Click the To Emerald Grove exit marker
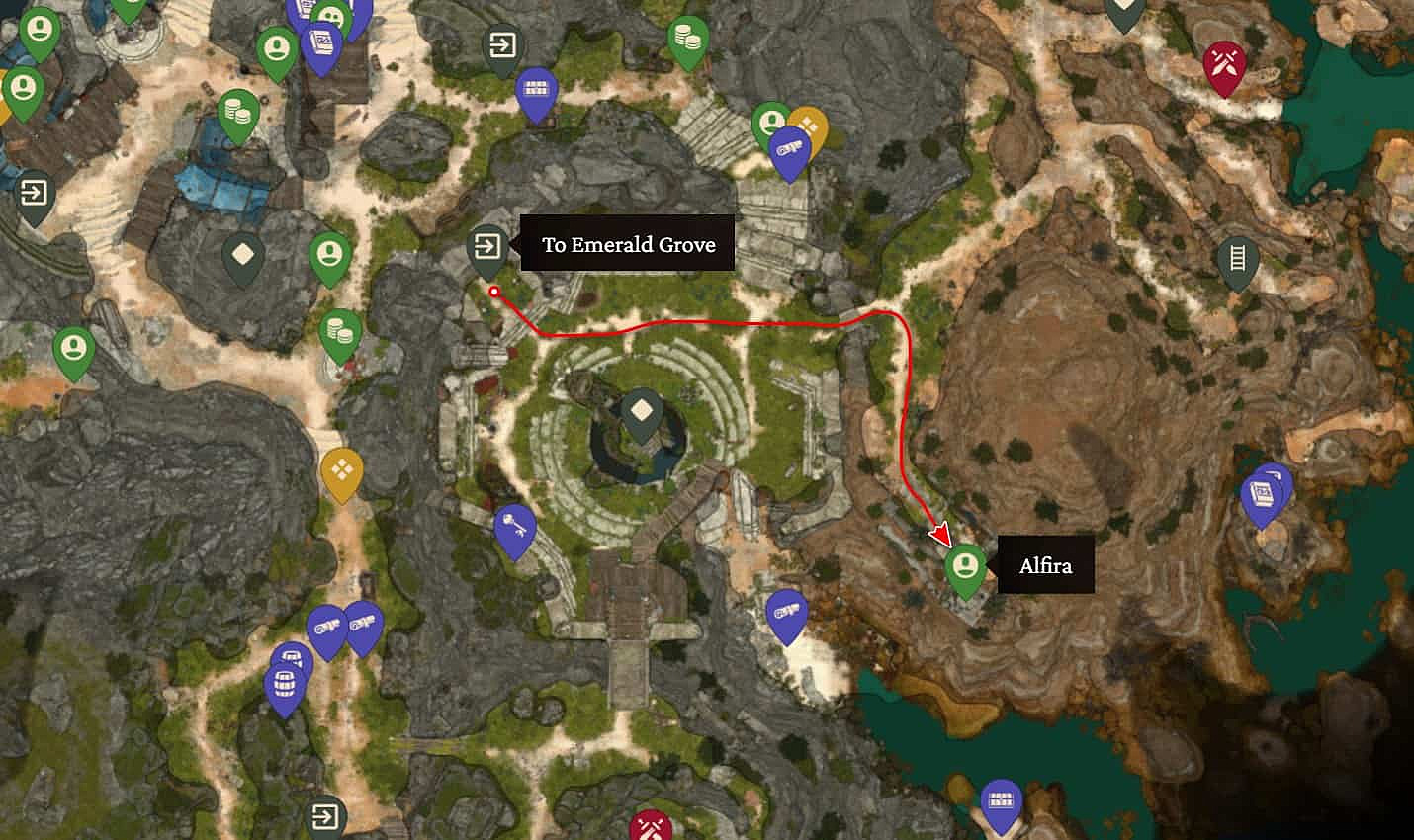Viewport: 1414px width, 840px height. pyautogui.click(x=486, y=247)
